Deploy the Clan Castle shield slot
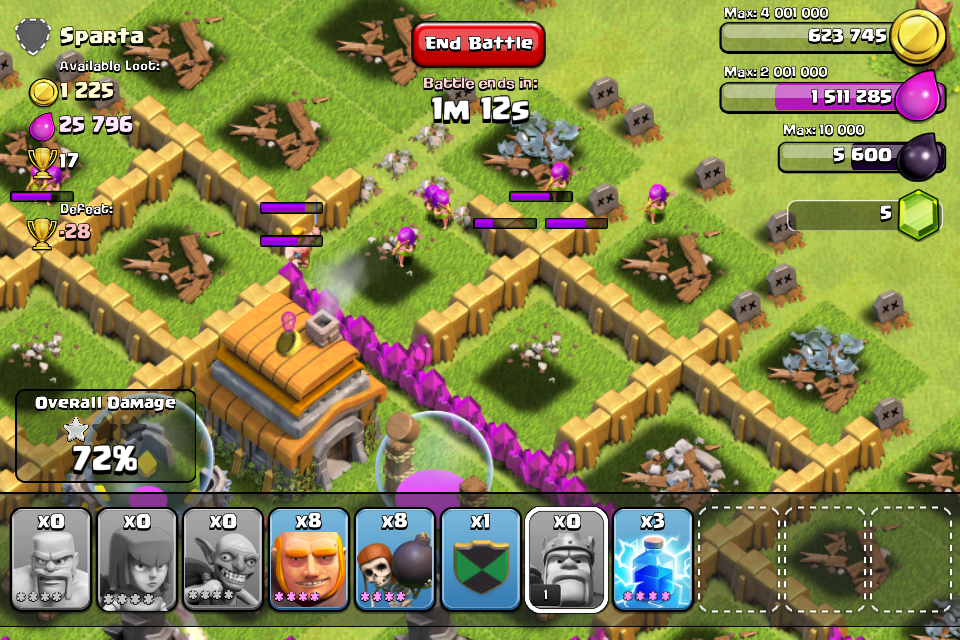This screenshot has width=960, height=640. click(481, 560)
